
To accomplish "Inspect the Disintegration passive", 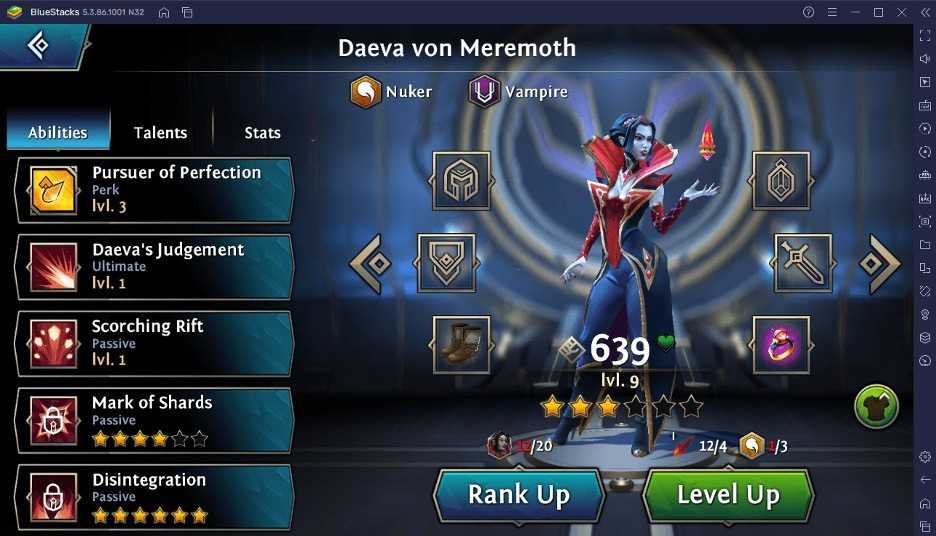I will coord(155,496).
